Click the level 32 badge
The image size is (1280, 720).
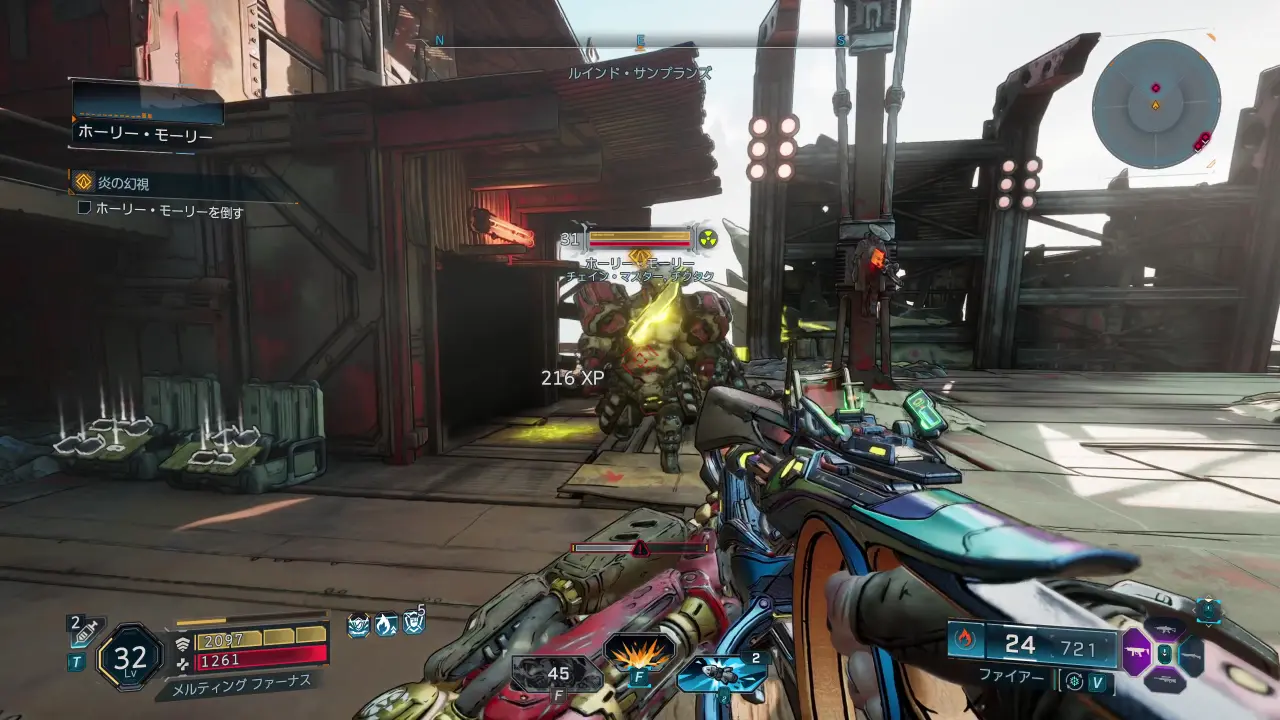click(130, 657)
